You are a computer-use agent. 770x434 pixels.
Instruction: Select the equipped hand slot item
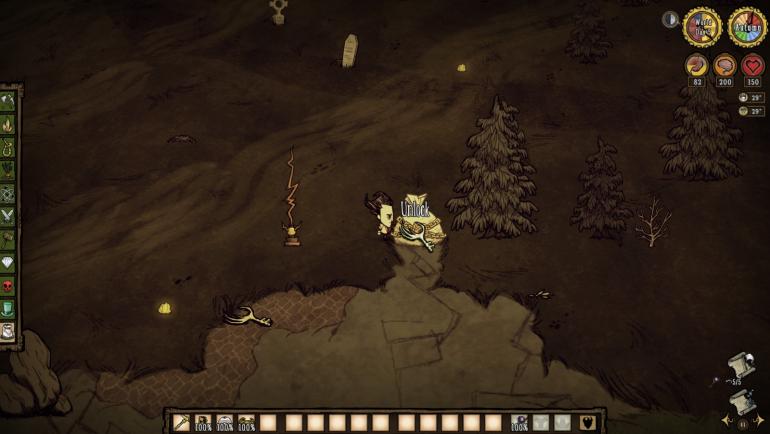519,423
